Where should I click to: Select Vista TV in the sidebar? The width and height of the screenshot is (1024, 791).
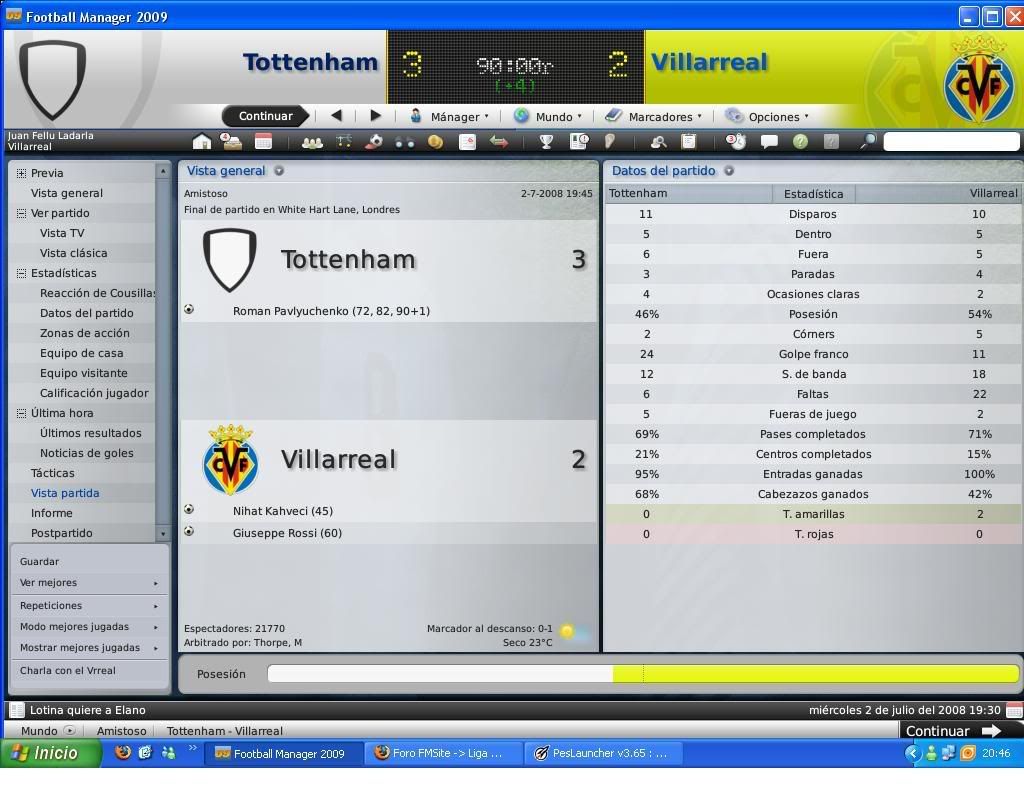(x=62, y=233)
